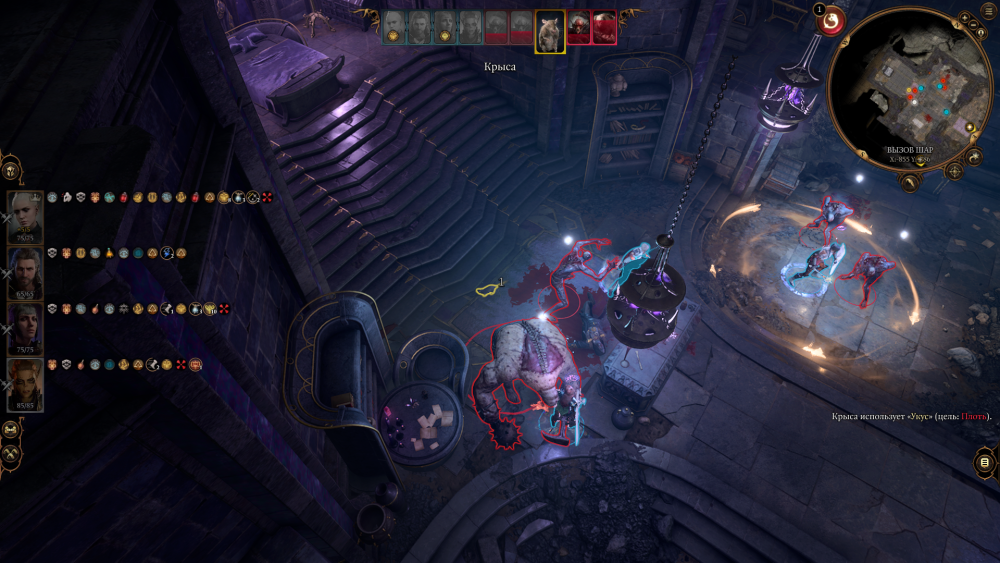Select the white-haired party member portrait
The width and height of the screenshot is (1000, 563).
(x=25, y=214)
